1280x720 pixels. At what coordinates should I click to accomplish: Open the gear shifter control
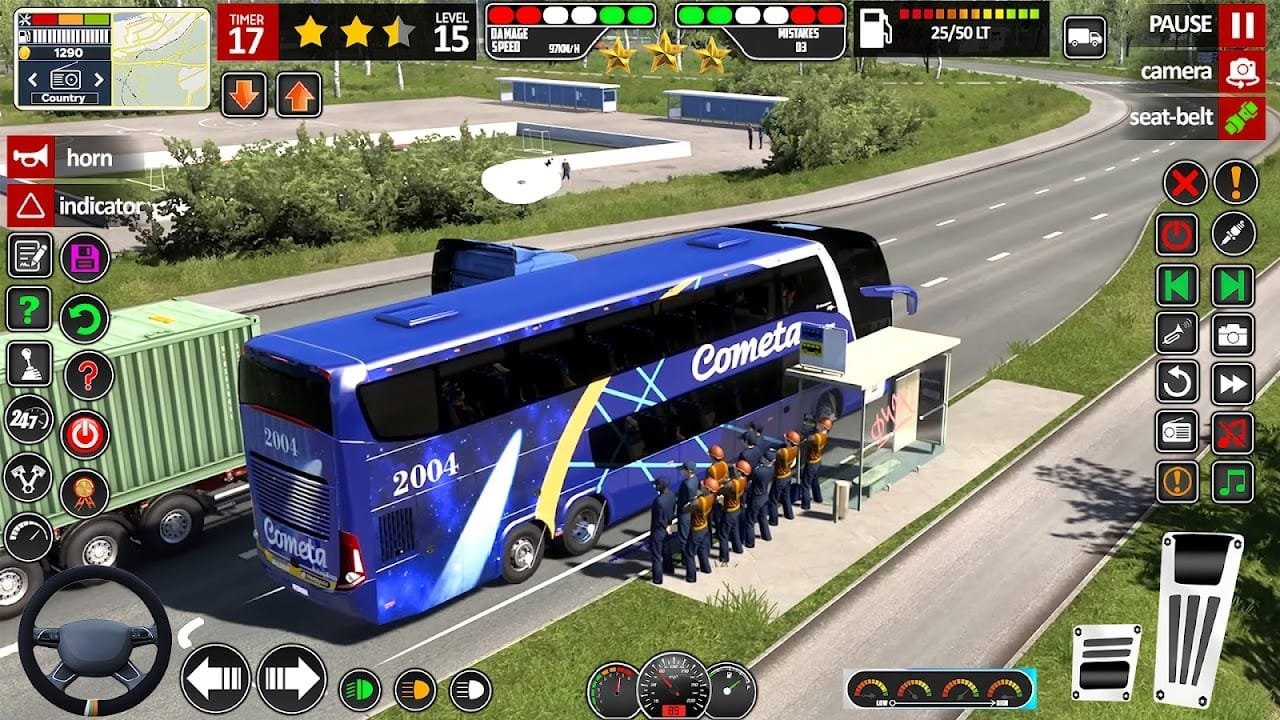(30, 364)
